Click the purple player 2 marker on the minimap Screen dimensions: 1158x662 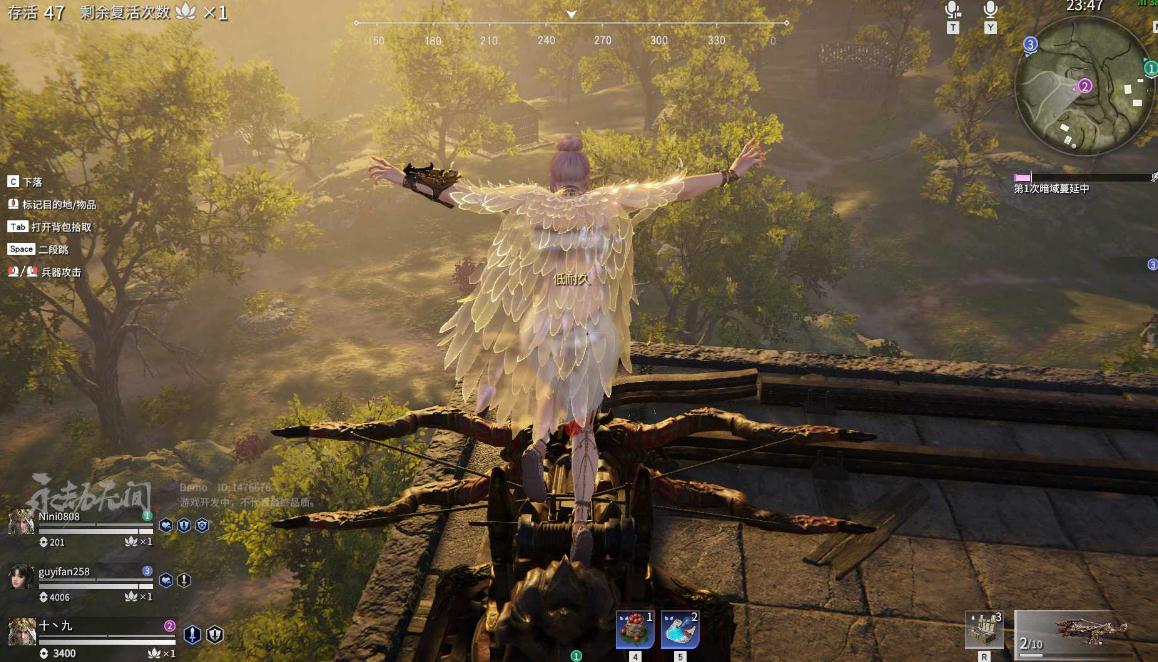[1085, 86]
